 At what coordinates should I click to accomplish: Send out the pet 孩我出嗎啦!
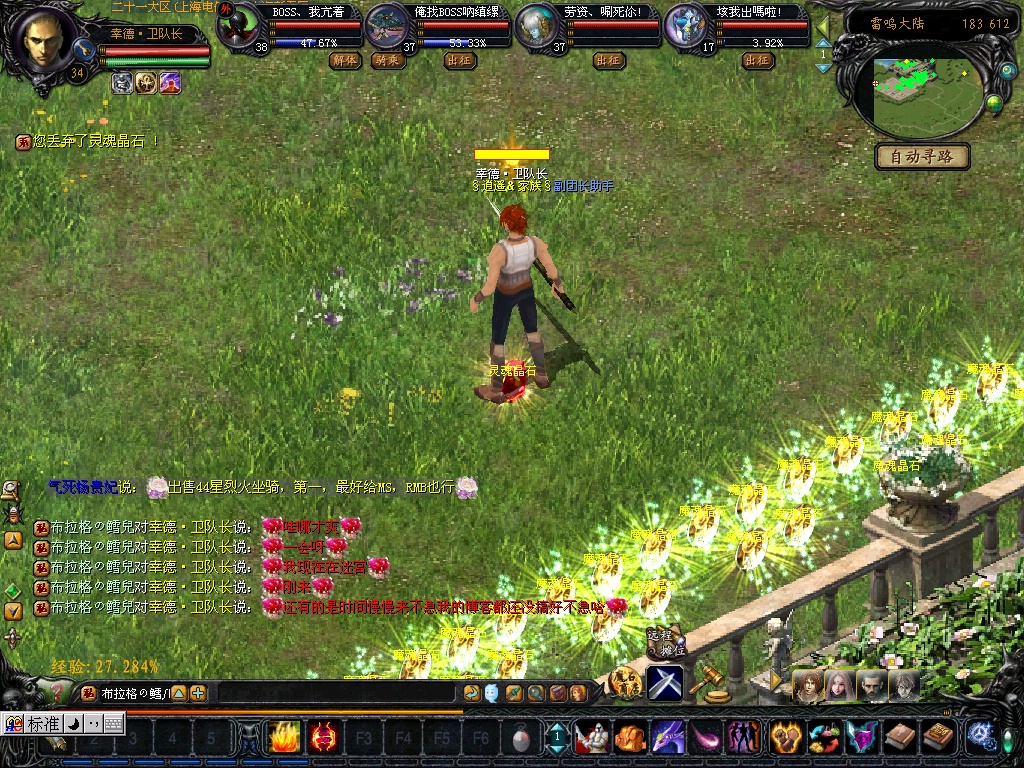point(758,60)
